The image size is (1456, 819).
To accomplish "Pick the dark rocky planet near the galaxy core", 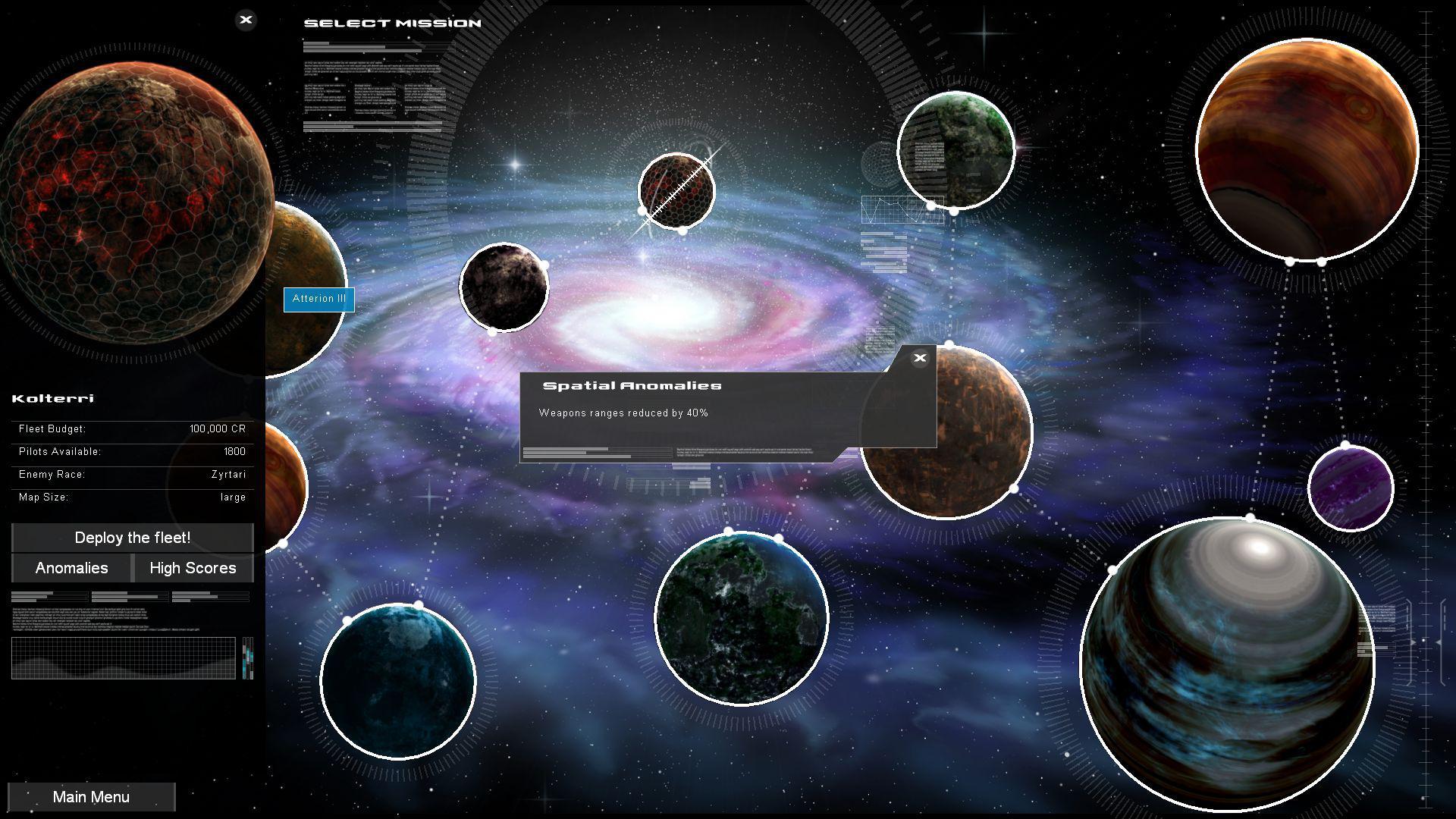I will click(x=504, y=288).
